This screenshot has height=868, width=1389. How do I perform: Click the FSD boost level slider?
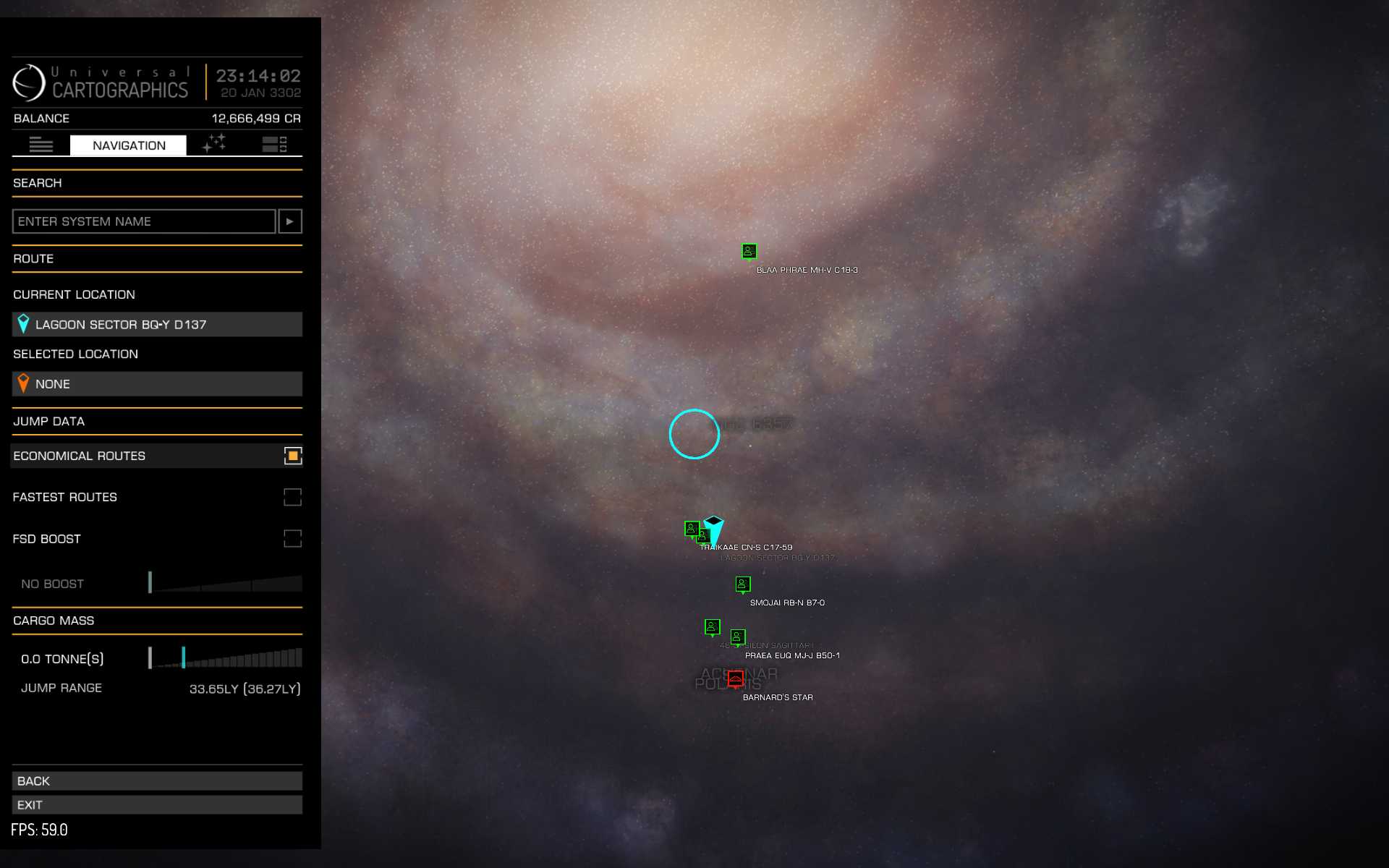tap(225, 584)
